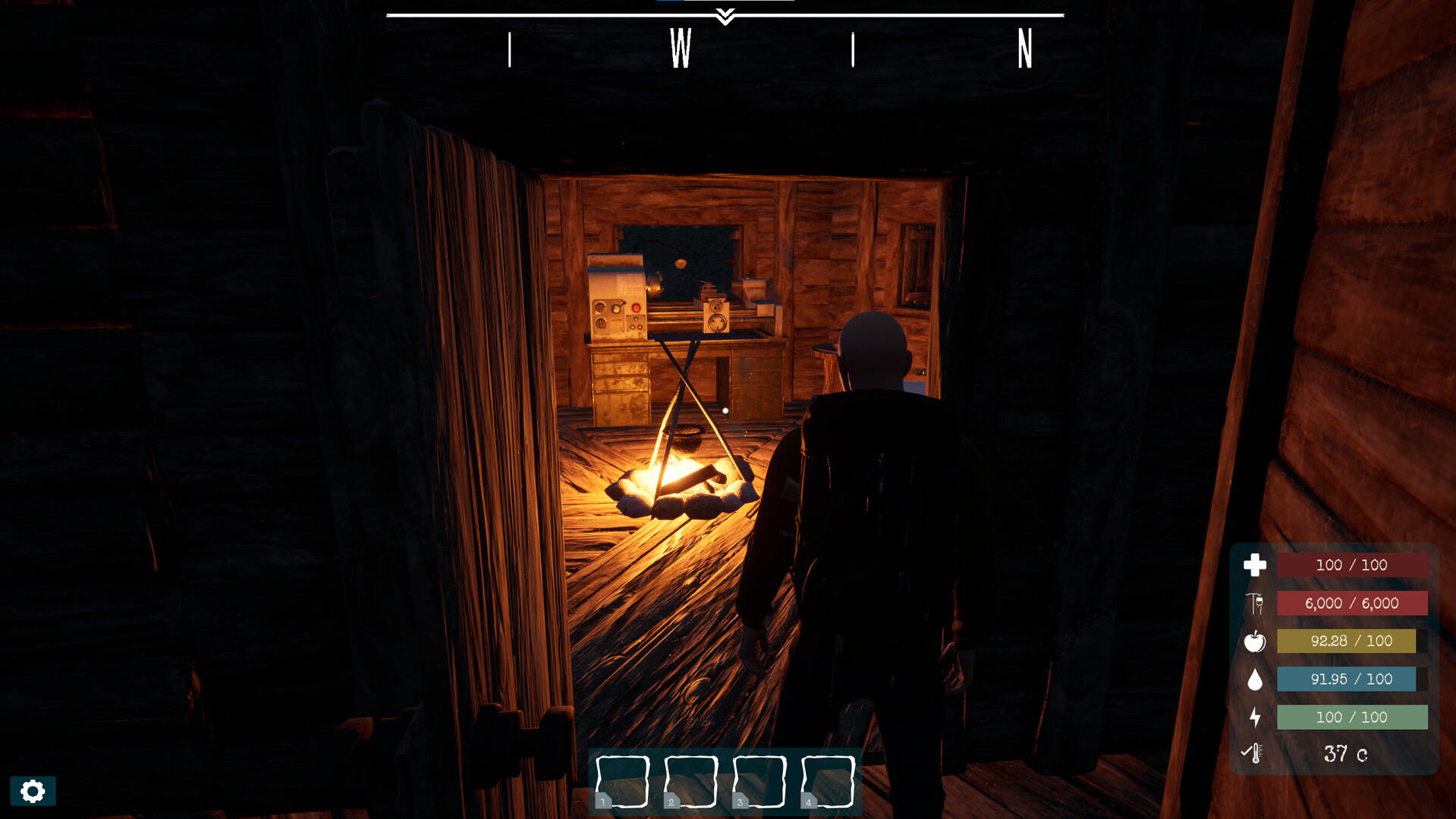Click the 100 / 100 health bar

pyautogui.click(x=1353, y=564)
